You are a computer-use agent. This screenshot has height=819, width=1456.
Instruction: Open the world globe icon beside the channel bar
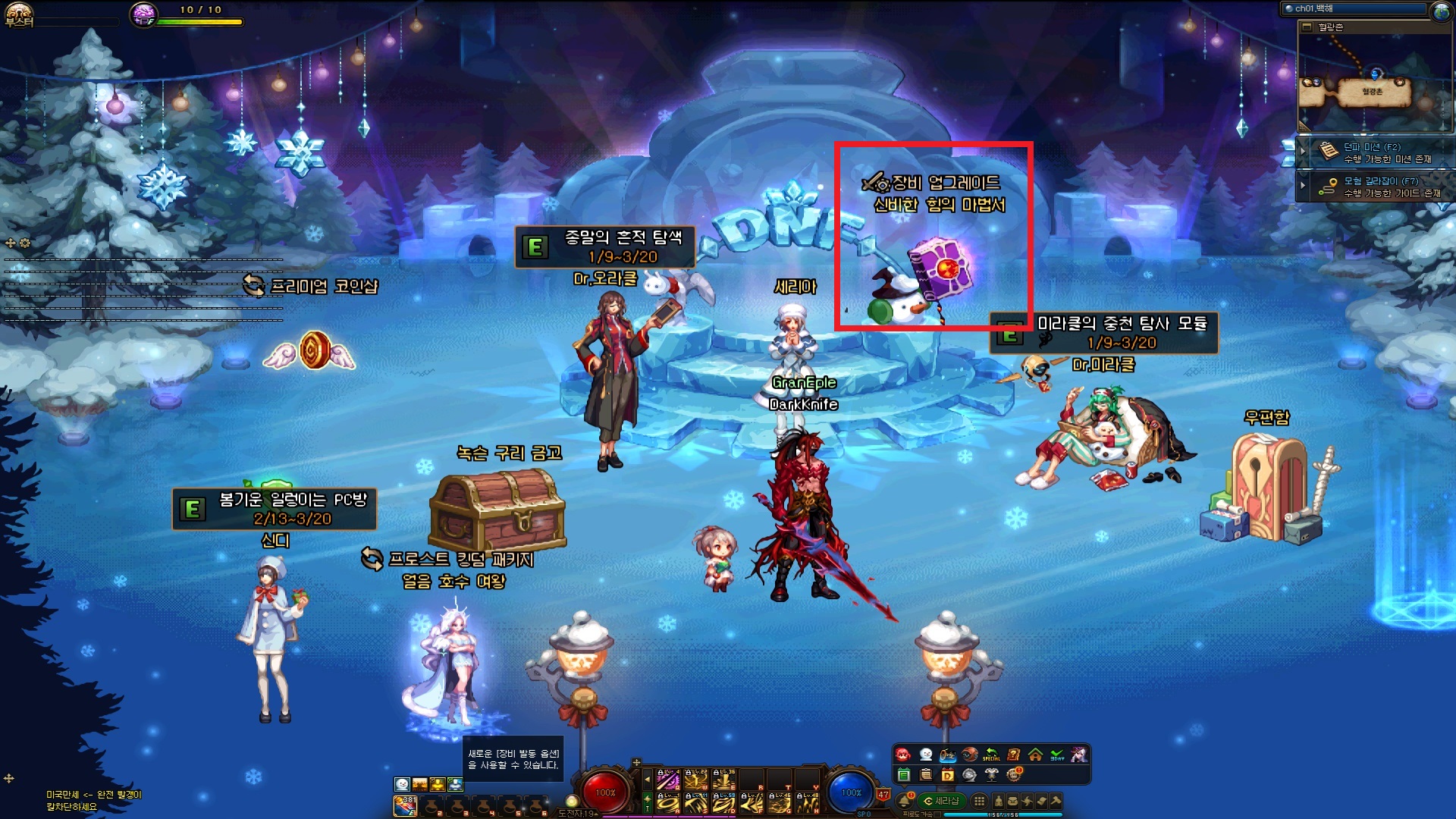(1441, 10)
